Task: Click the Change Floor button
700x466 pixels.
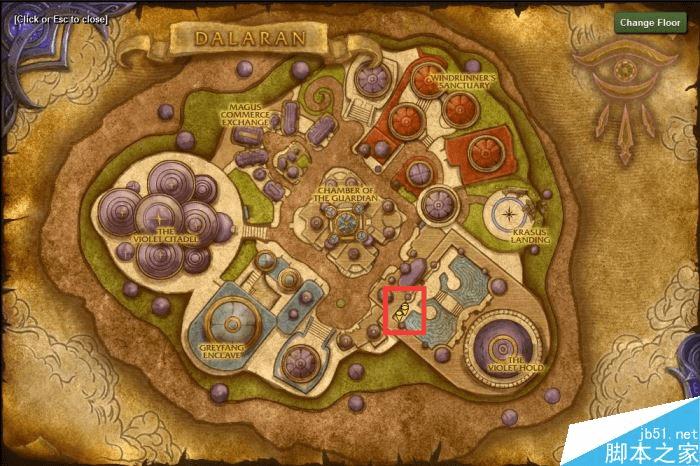Action: click(650, 22)
